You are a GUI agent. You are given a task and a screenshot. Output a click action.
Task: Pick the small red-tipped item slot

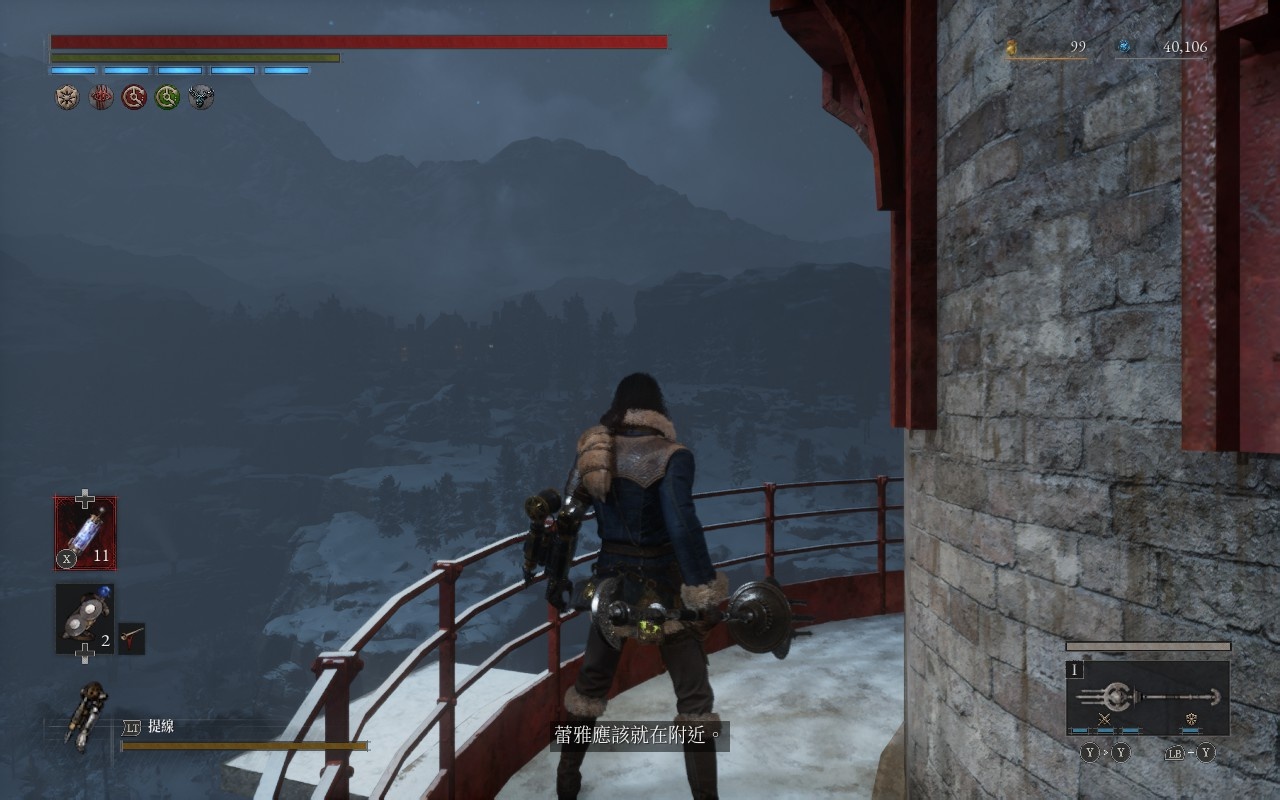132,638
